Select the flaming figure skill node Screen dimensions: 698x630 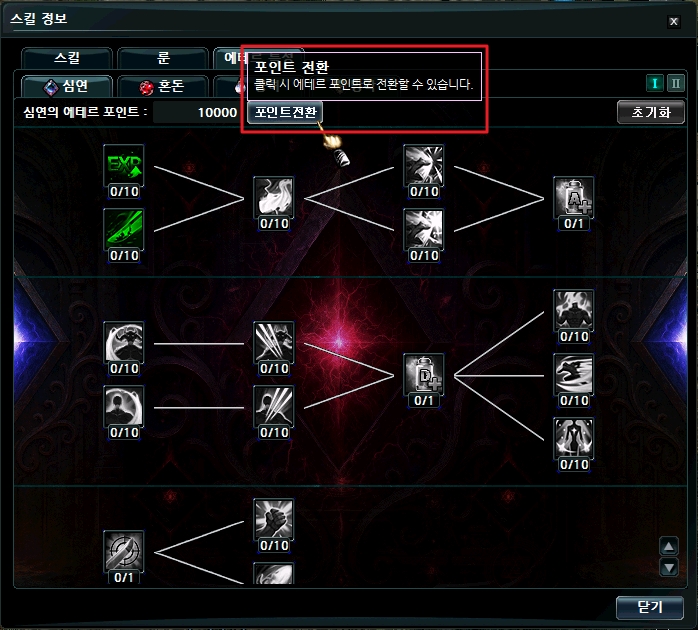coord(573,310)
